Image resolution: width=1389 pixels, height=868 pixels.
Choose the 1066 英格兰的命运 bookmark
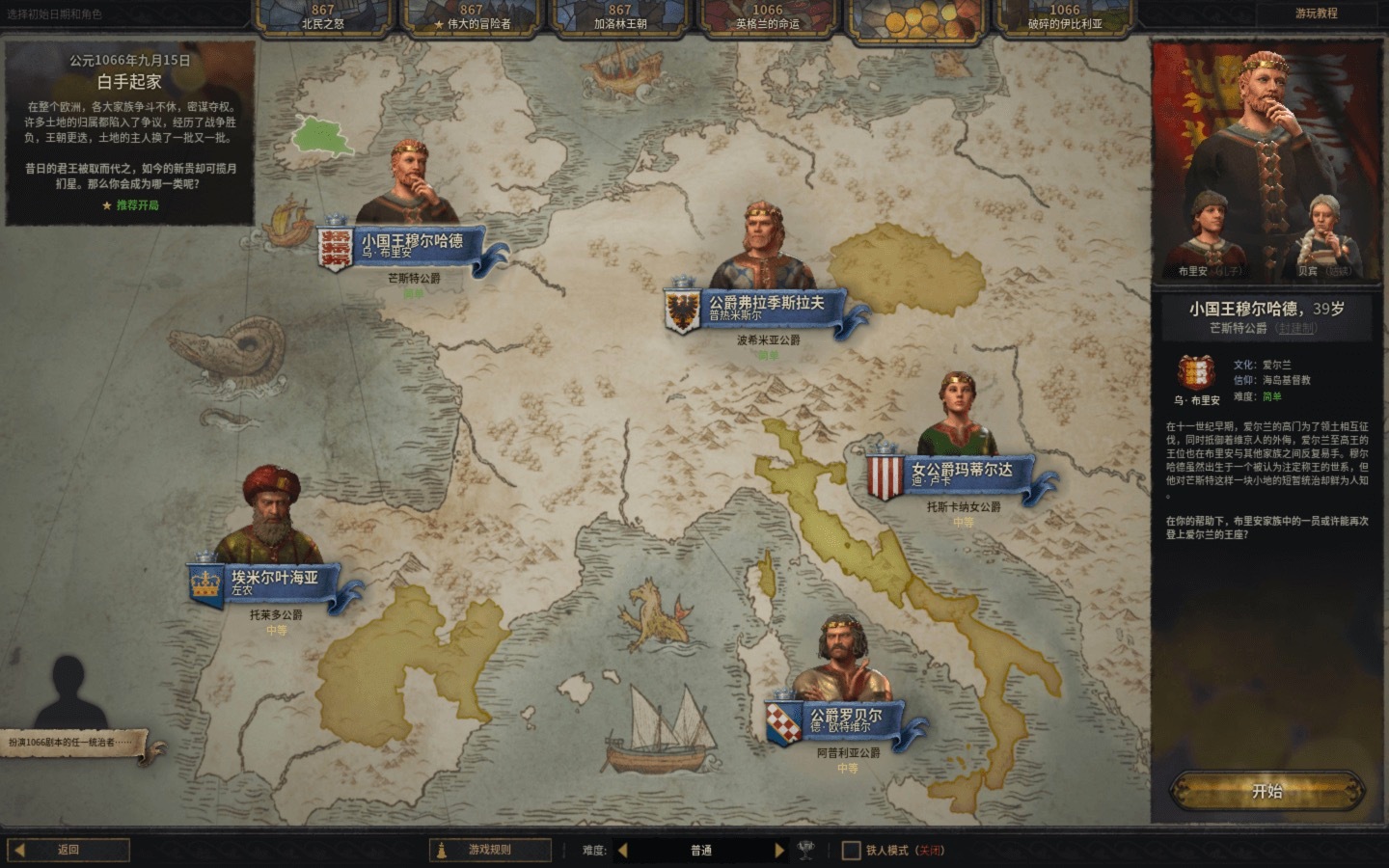(768, 17)
